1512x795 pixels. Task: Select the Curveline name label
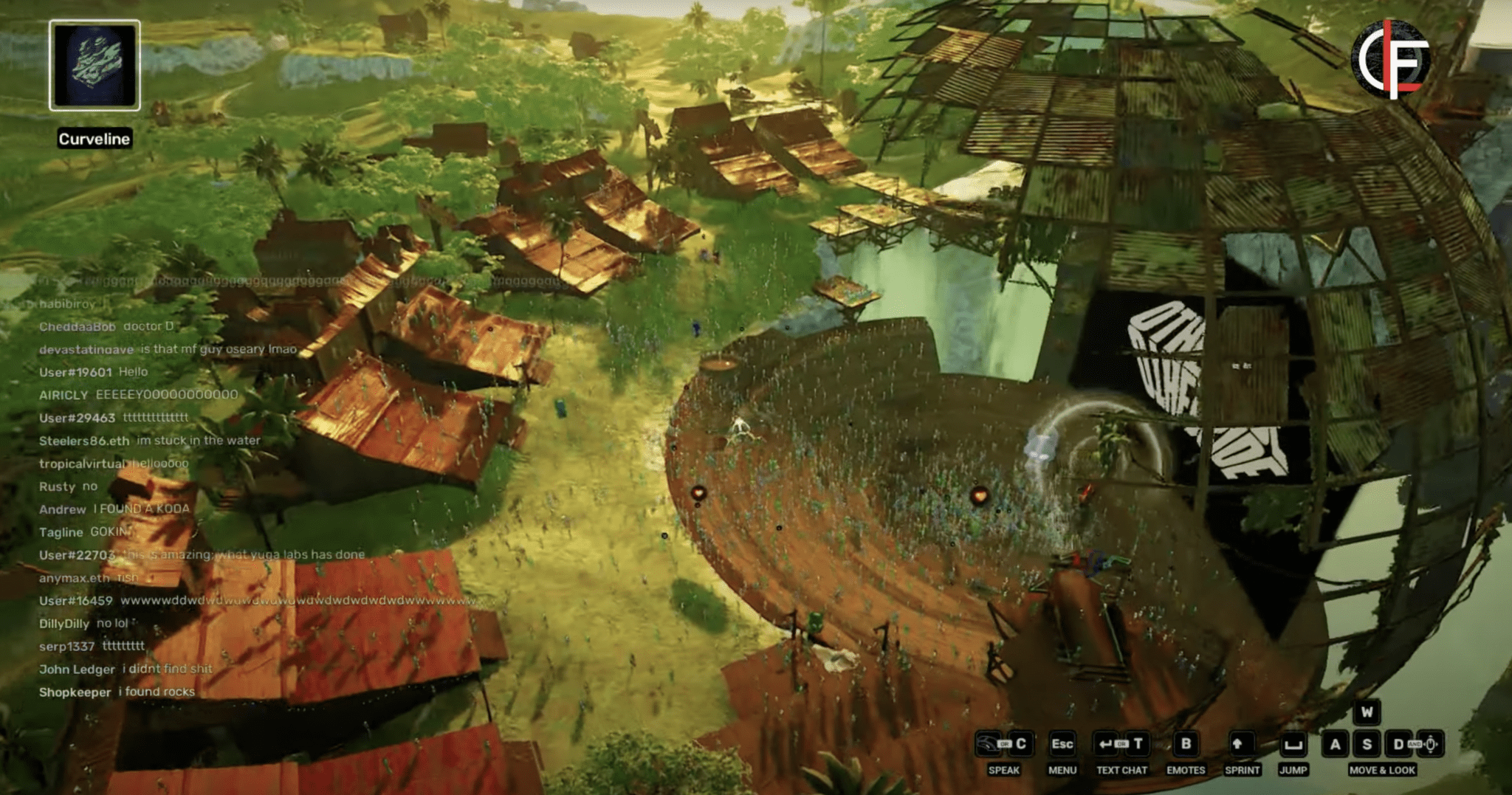94,139
